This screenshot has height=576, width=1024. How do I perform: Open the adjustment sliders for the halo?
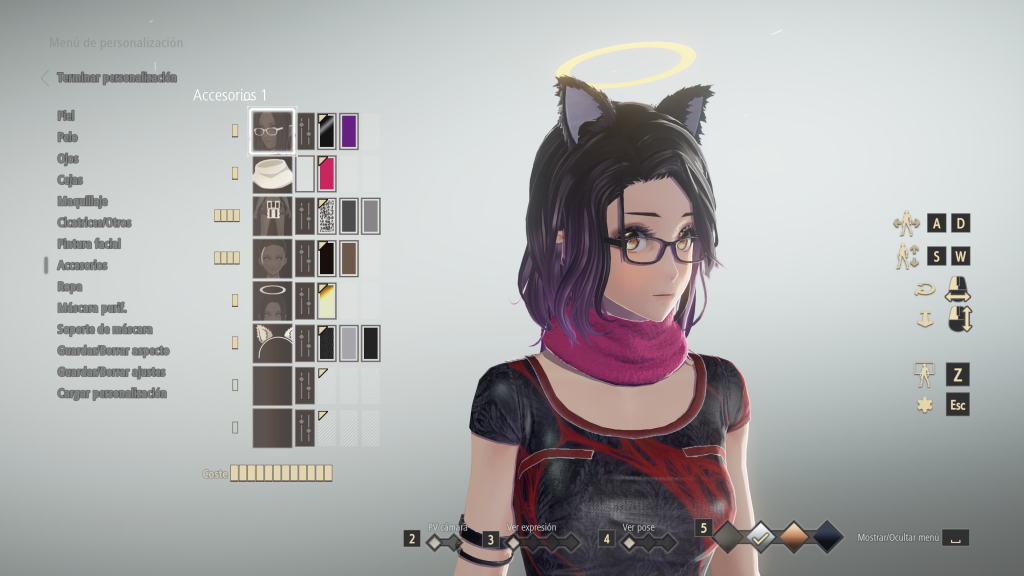click(305, 300)
